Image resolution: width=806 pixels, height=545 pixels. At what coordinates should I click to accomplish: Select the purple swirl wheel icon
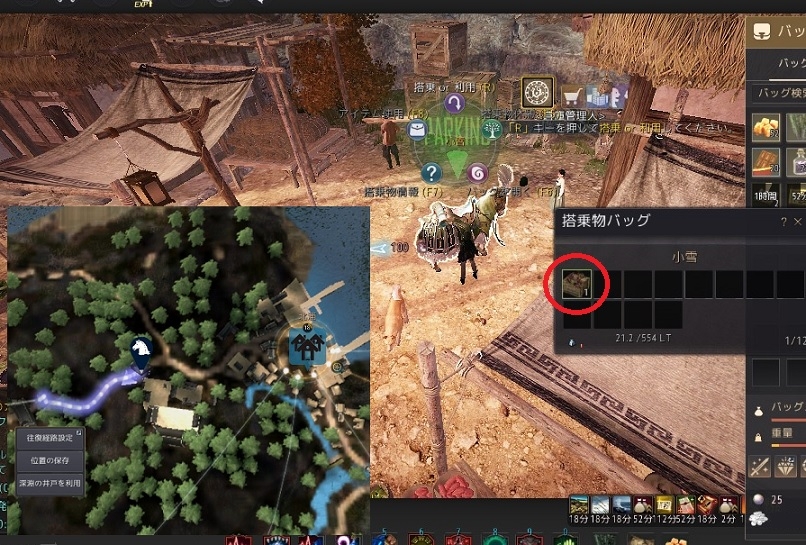[477, 173]
